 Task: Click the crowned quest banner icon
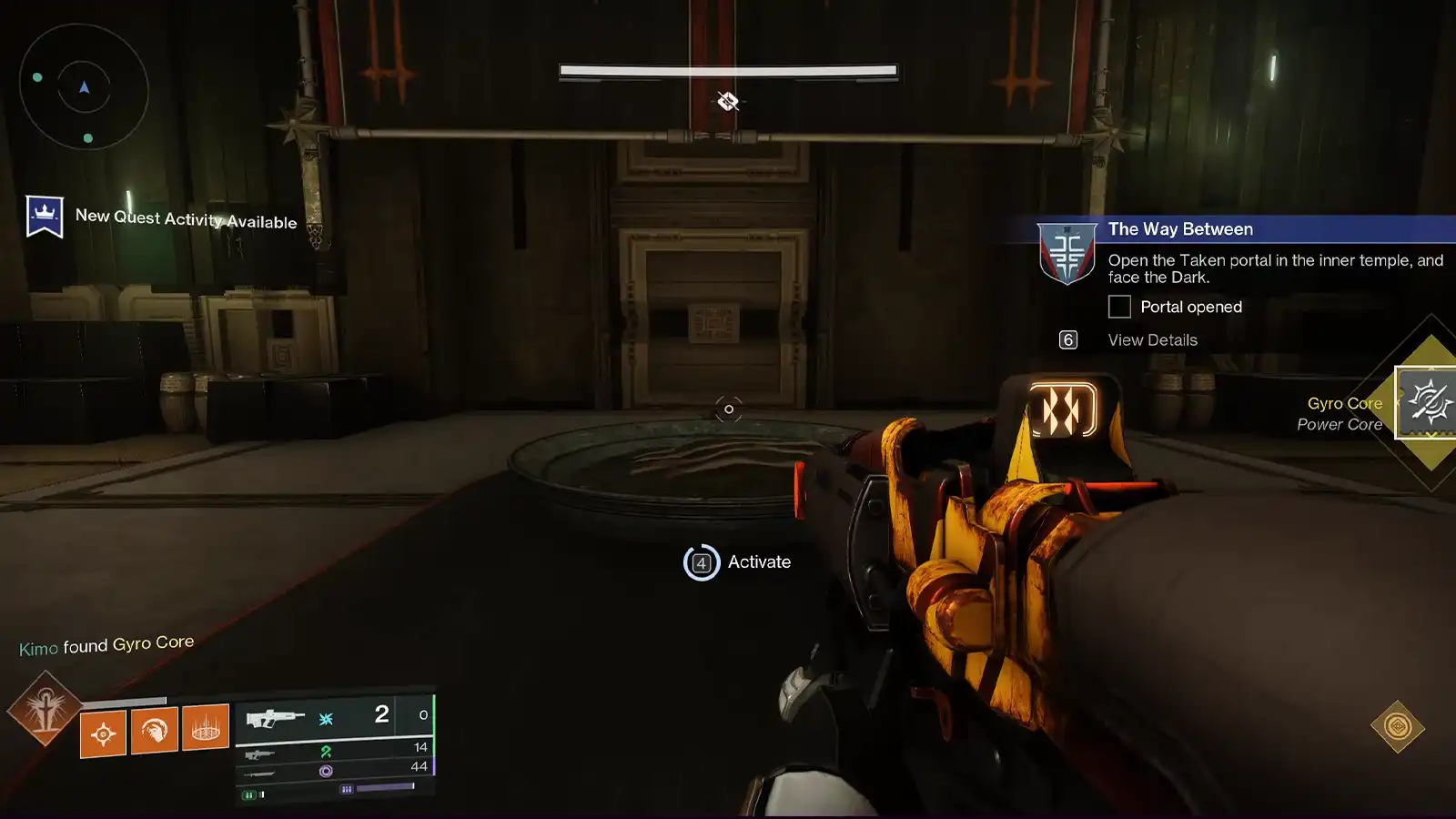tap(43, 217)
